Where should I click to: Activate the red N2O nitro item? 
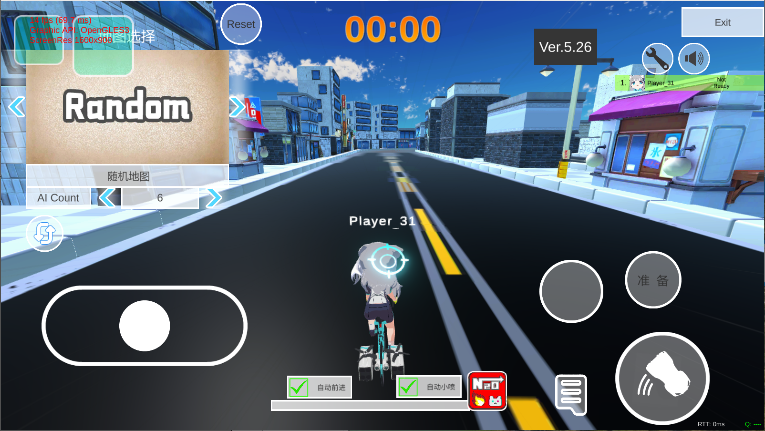coord(487,390)
